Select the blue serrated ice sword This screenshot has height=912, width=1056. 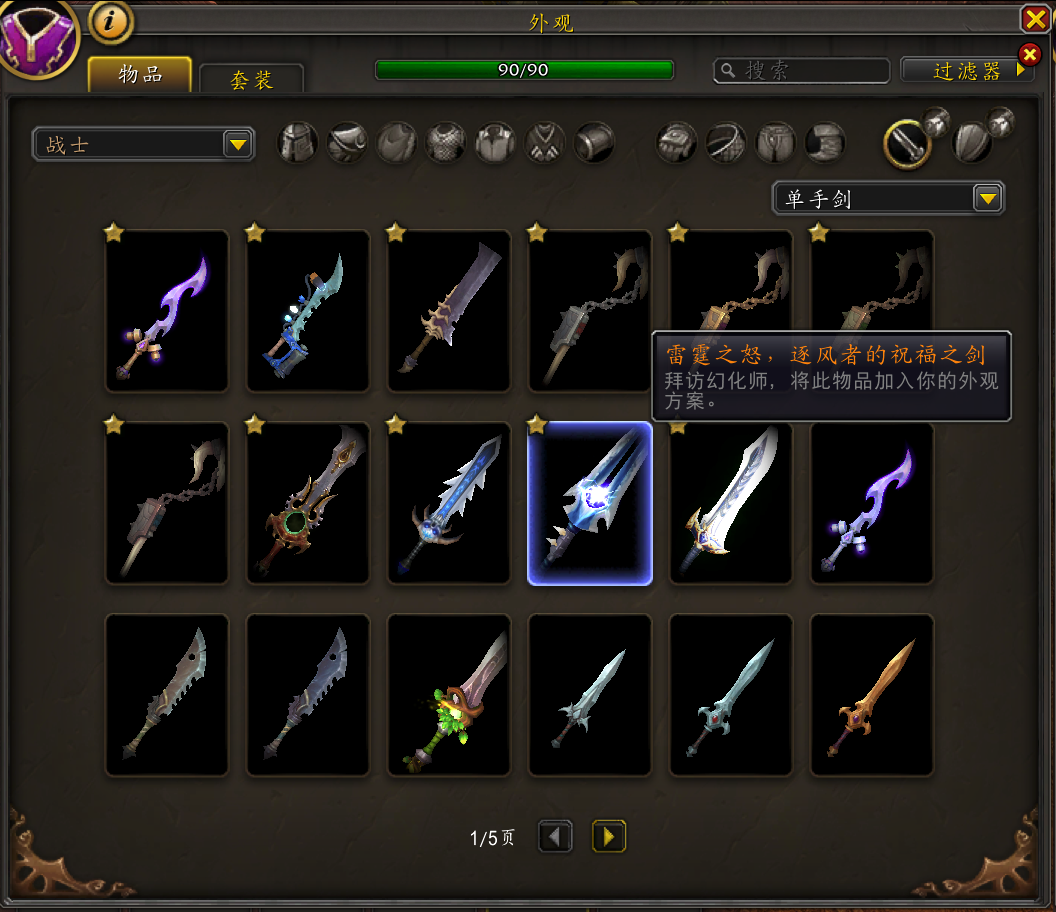click(449, 503)
